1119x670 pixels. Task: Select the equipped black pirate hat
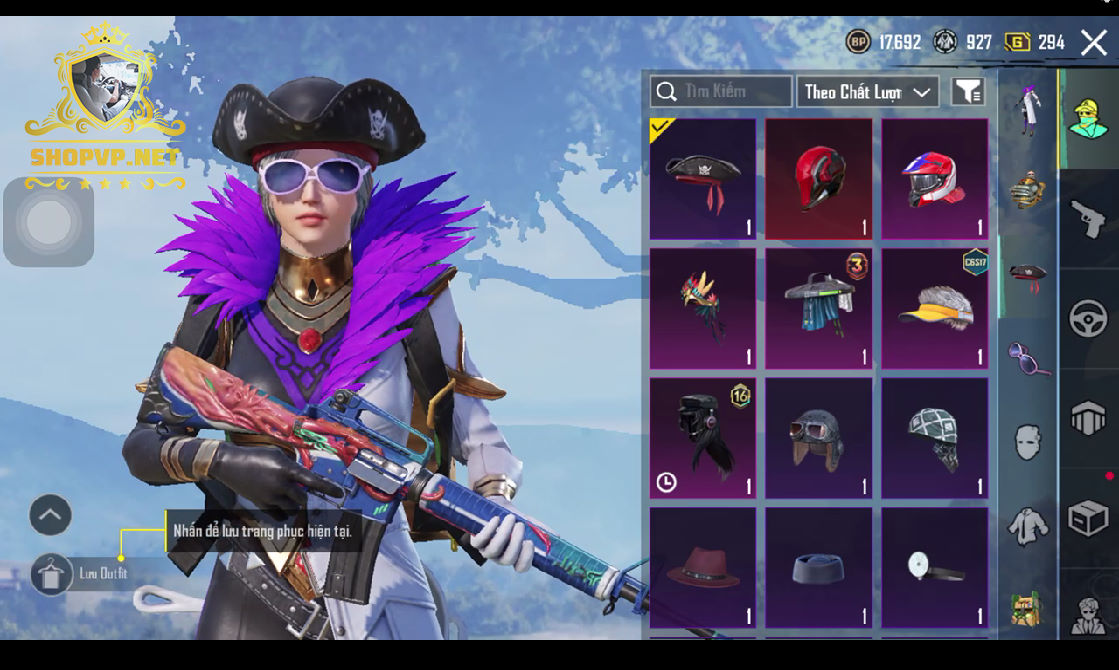click(x=703, y=180)
